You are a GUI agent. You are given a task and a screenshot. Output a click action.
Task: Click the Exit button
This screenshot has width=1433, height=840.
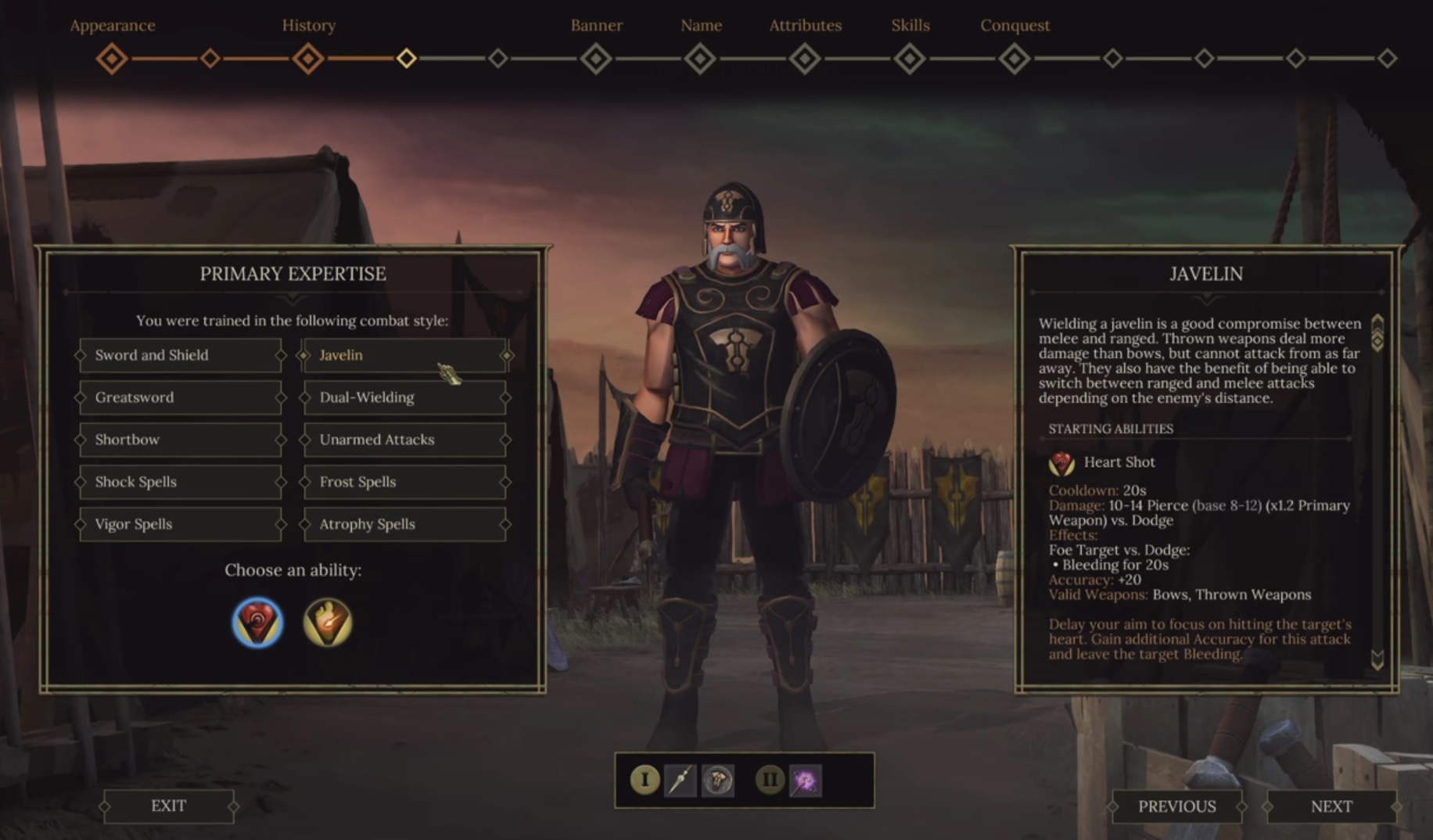click(168, 806)
